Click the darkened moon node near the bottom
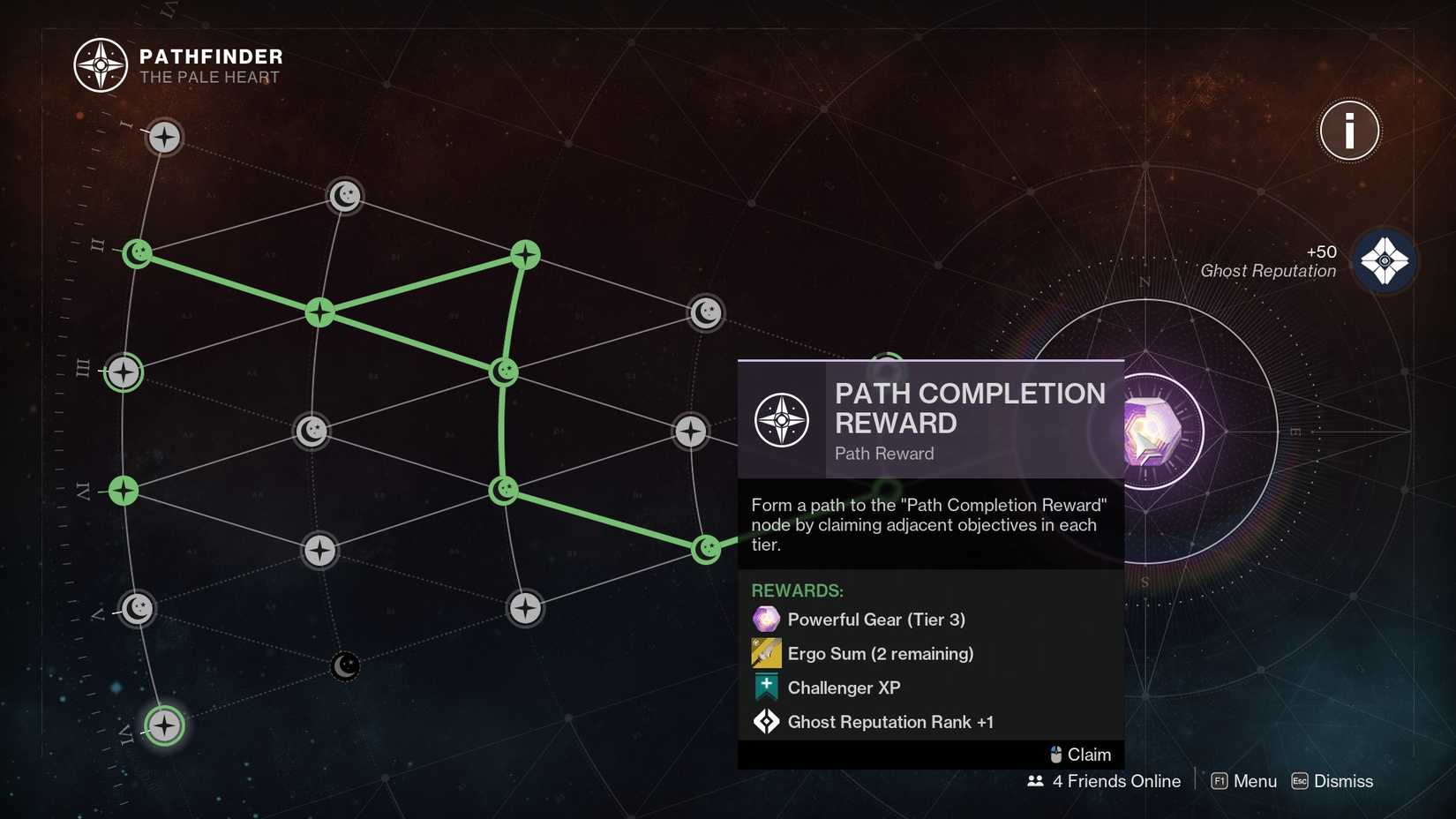The width and height of the screenshot is (1456, 819). pos(344,666)
